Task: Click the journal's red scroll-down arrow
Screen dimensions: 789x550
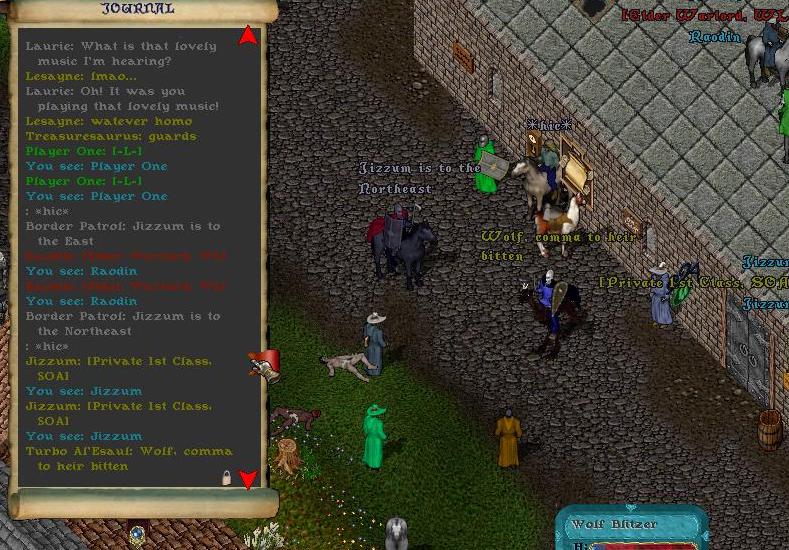Action: pyautogui.click(x=248, y=480)
